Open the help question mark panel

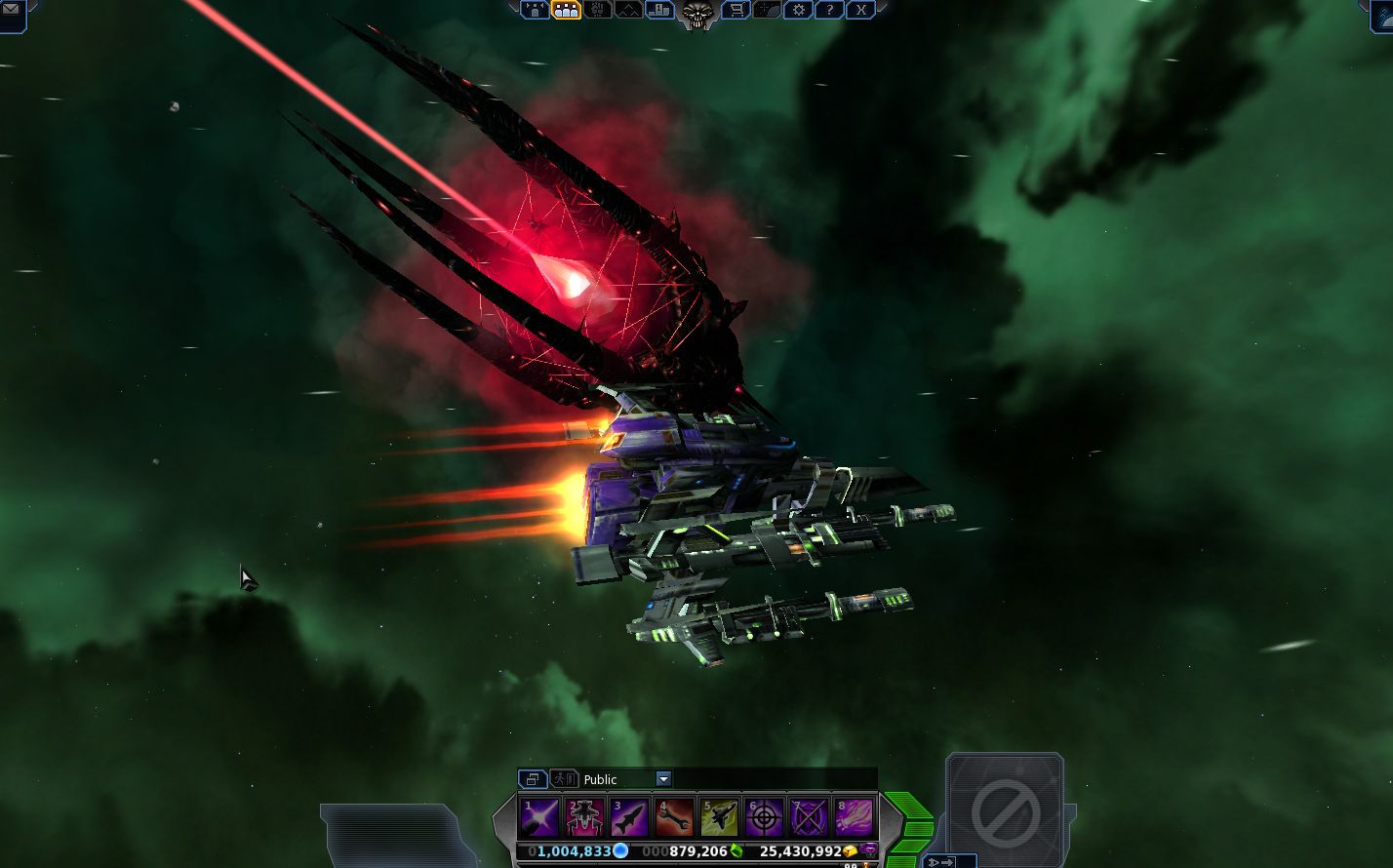pyautogui.click(x=828, y=10)
